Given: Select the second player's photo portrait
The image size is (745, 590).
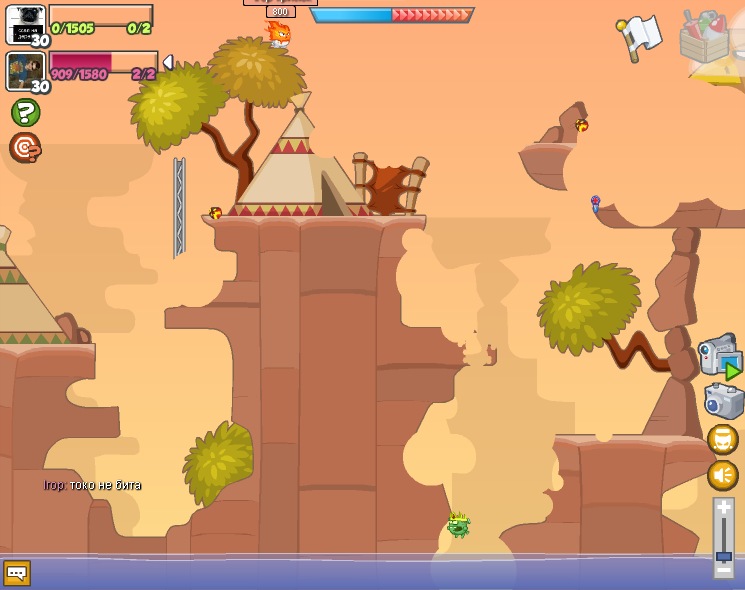Looking at the screenshot, I should click(x=24, y=70).
